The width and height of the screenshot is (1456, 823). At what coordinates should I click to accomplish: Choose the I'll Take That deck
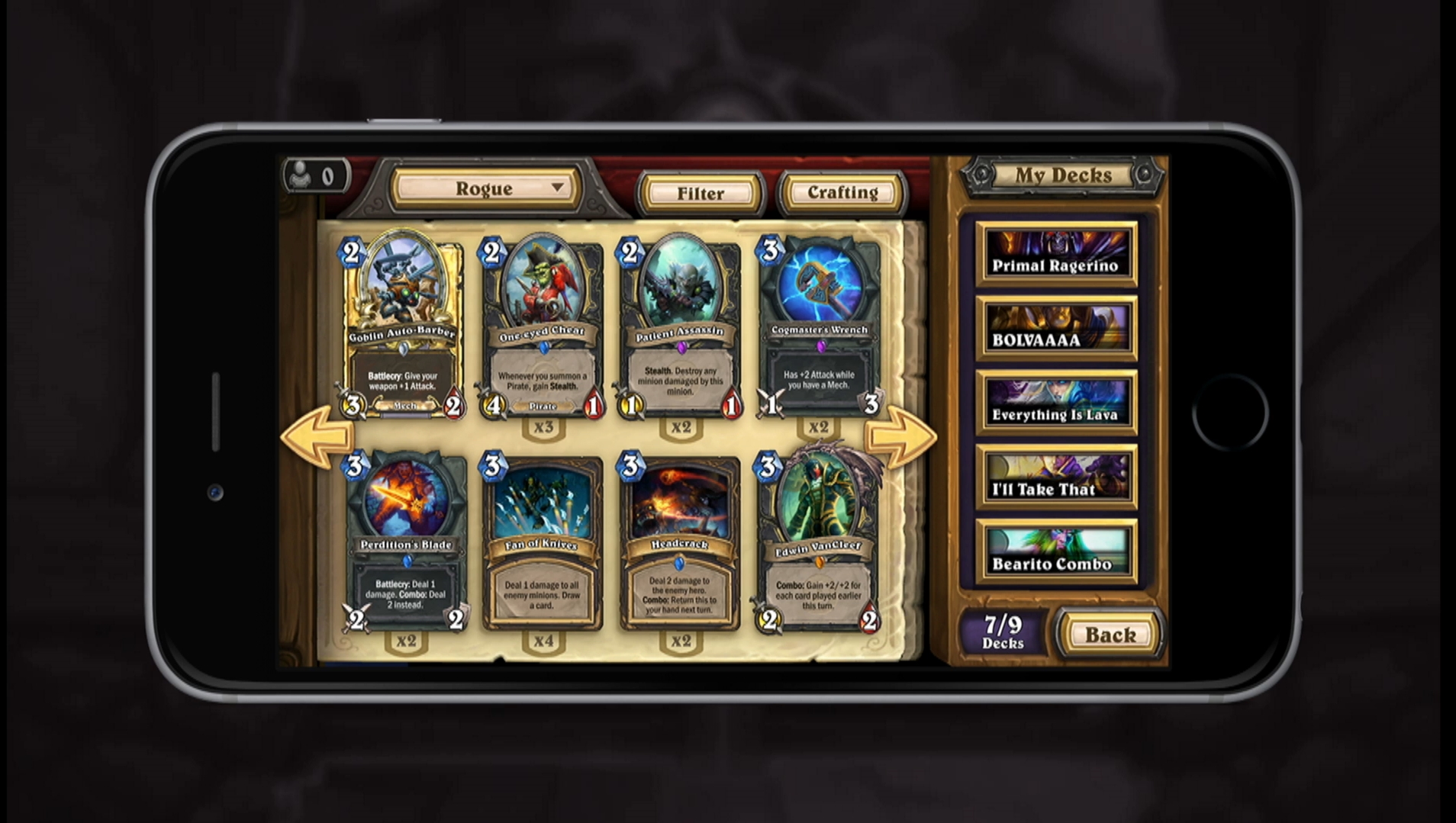(1056, 477)
